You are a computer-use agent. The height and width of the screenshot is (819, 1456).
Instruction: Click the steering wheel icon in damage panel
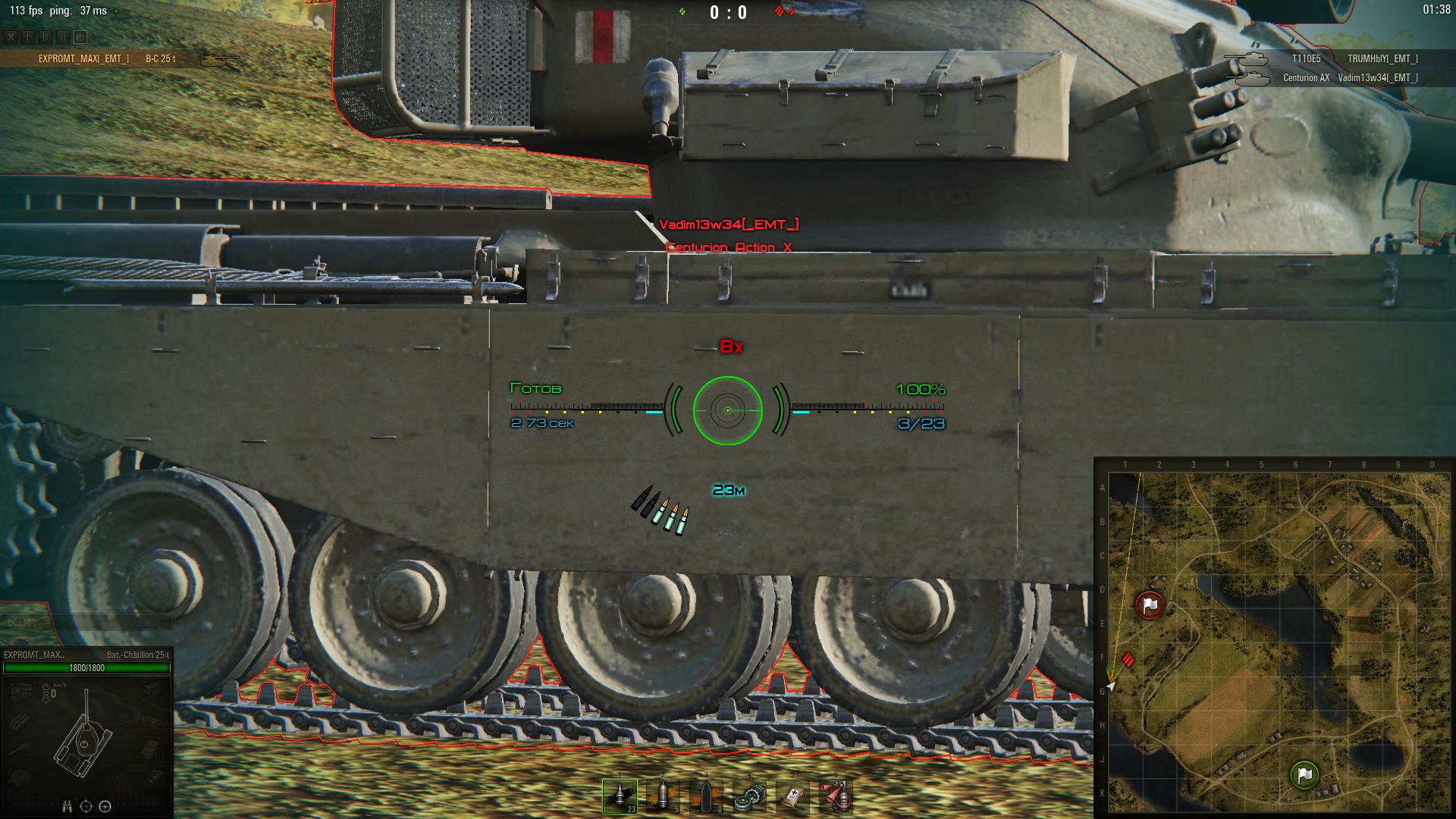click(x=105, y=807)
